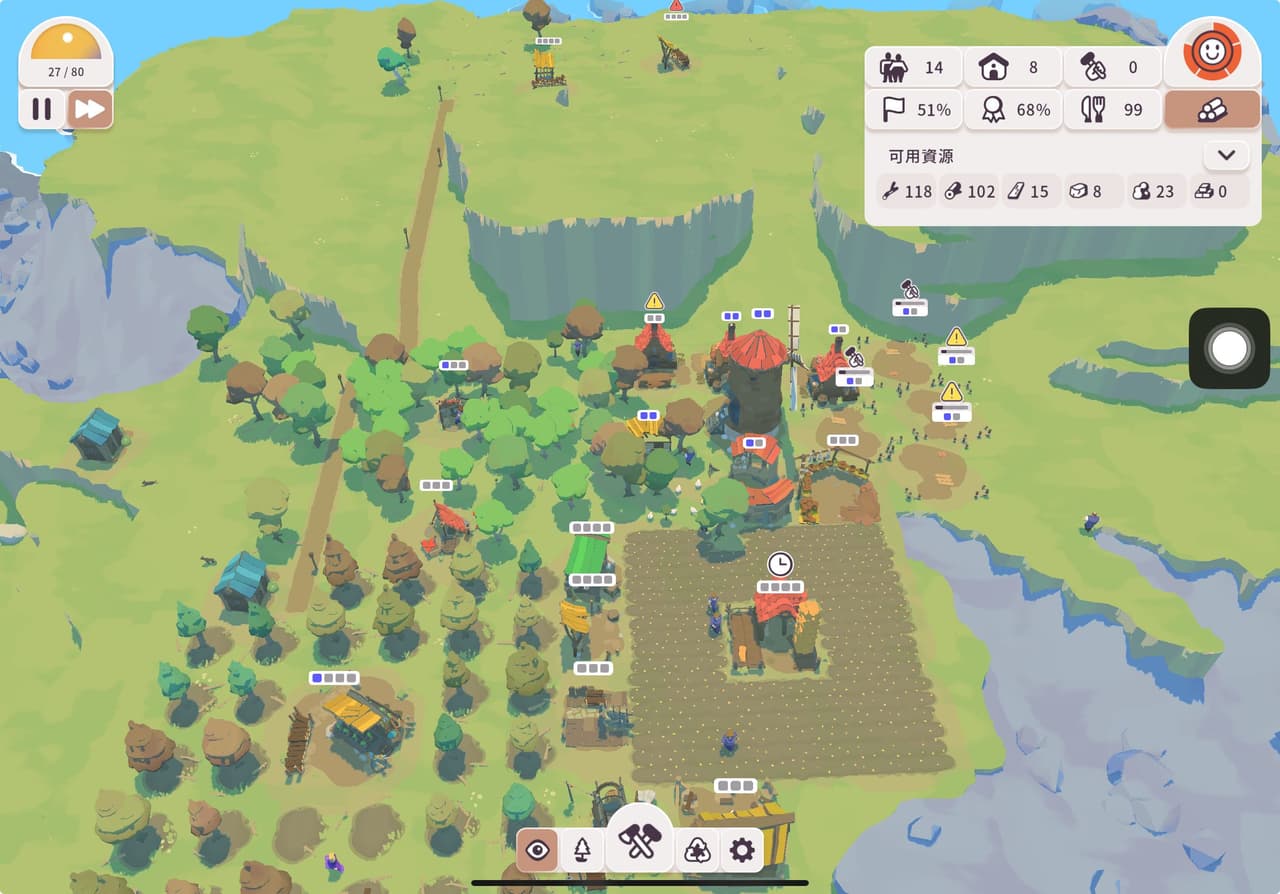Open the ribbon award stat showing 68%
Viewport: 1280px width, 894px height.
(1012, 110)
